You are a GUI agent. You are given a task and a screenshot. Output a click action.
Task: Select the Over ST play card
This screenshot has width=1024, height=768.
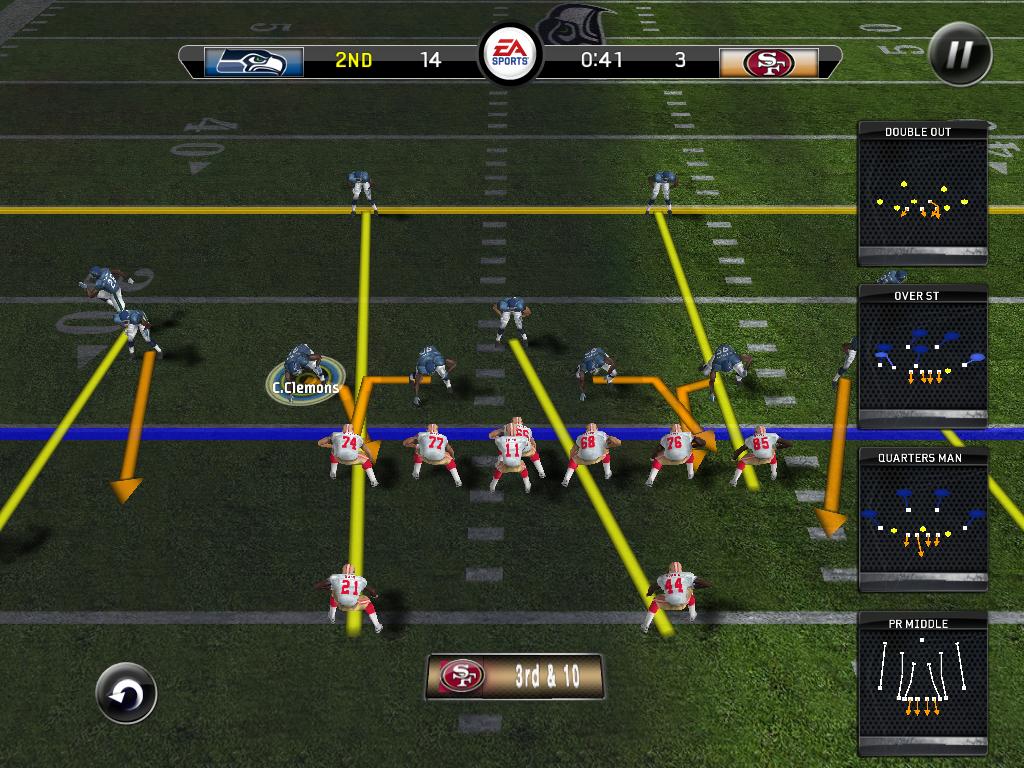coord(922,357)
